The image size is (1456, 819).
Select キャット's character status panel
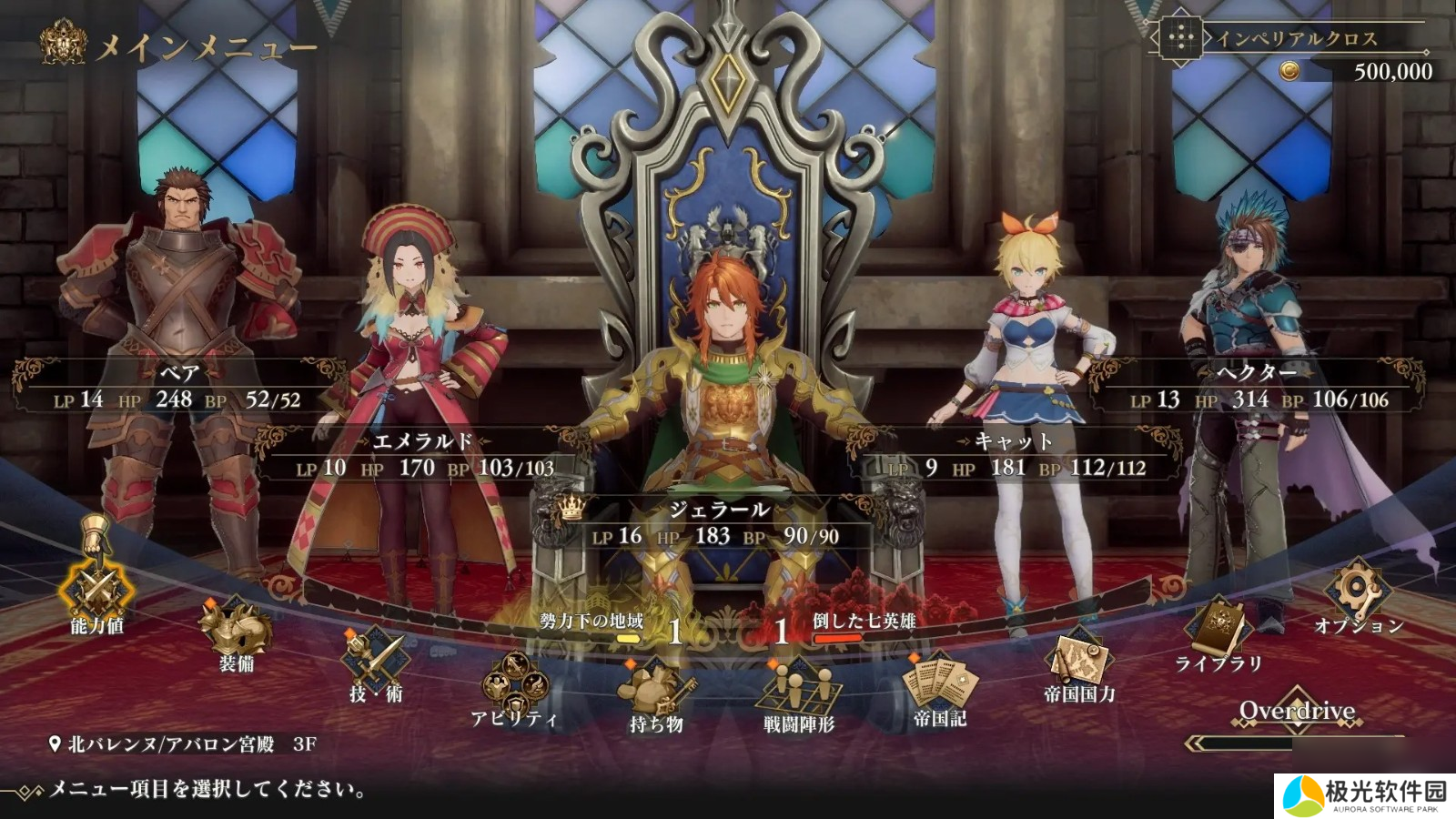pos(1014,455)
